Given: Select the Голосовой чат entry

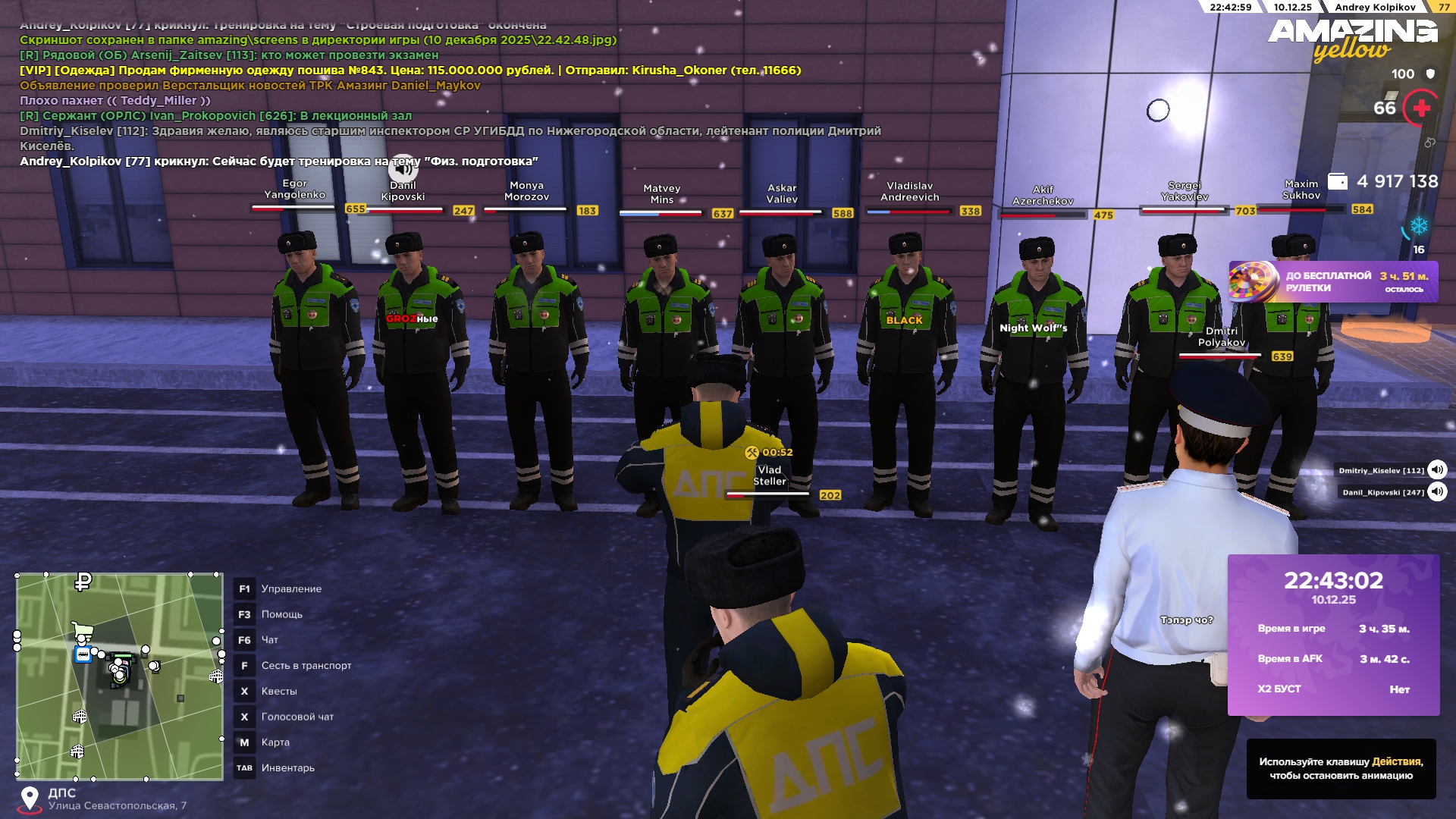Looking at the screenshot, I should click(297, 717).
